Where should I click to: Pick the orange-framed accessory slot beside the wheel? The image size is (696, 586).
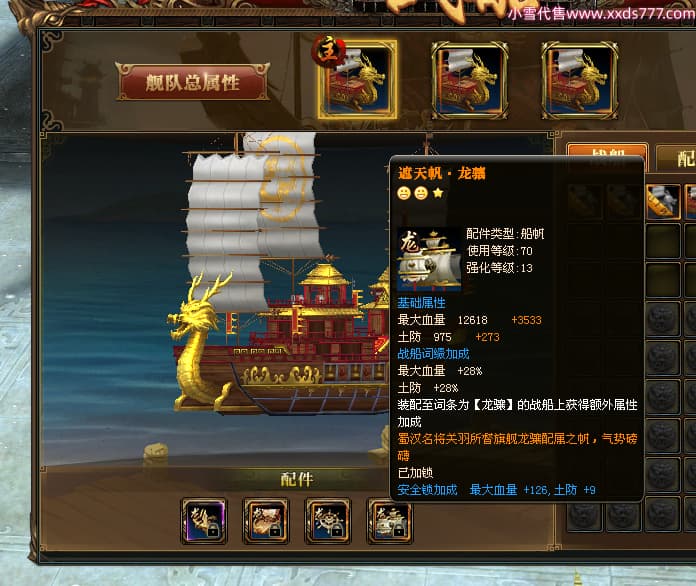pos(266,520)
